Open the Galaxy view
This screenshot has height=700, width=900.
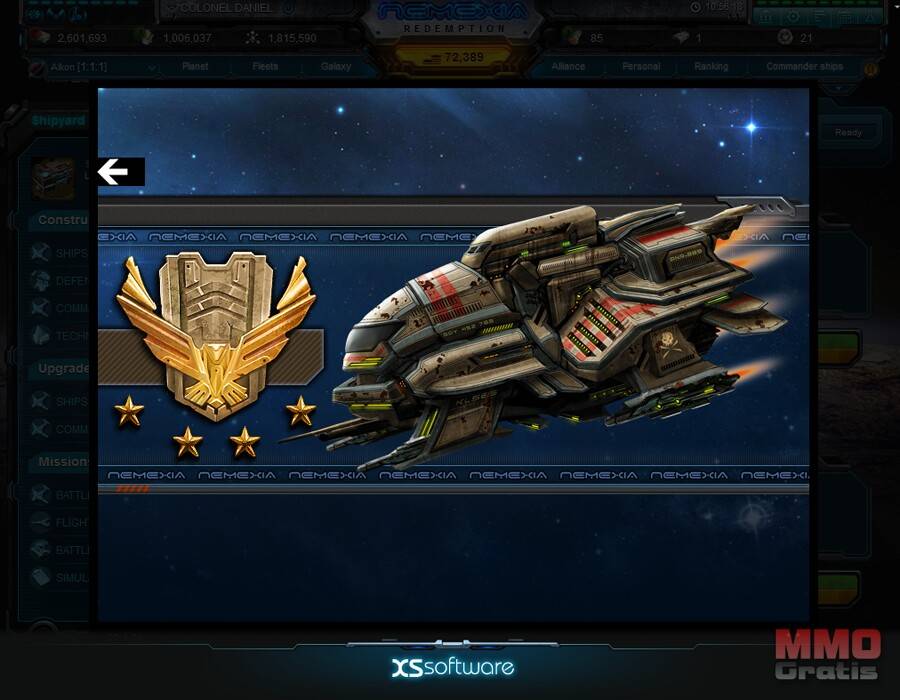coord(336,67)
